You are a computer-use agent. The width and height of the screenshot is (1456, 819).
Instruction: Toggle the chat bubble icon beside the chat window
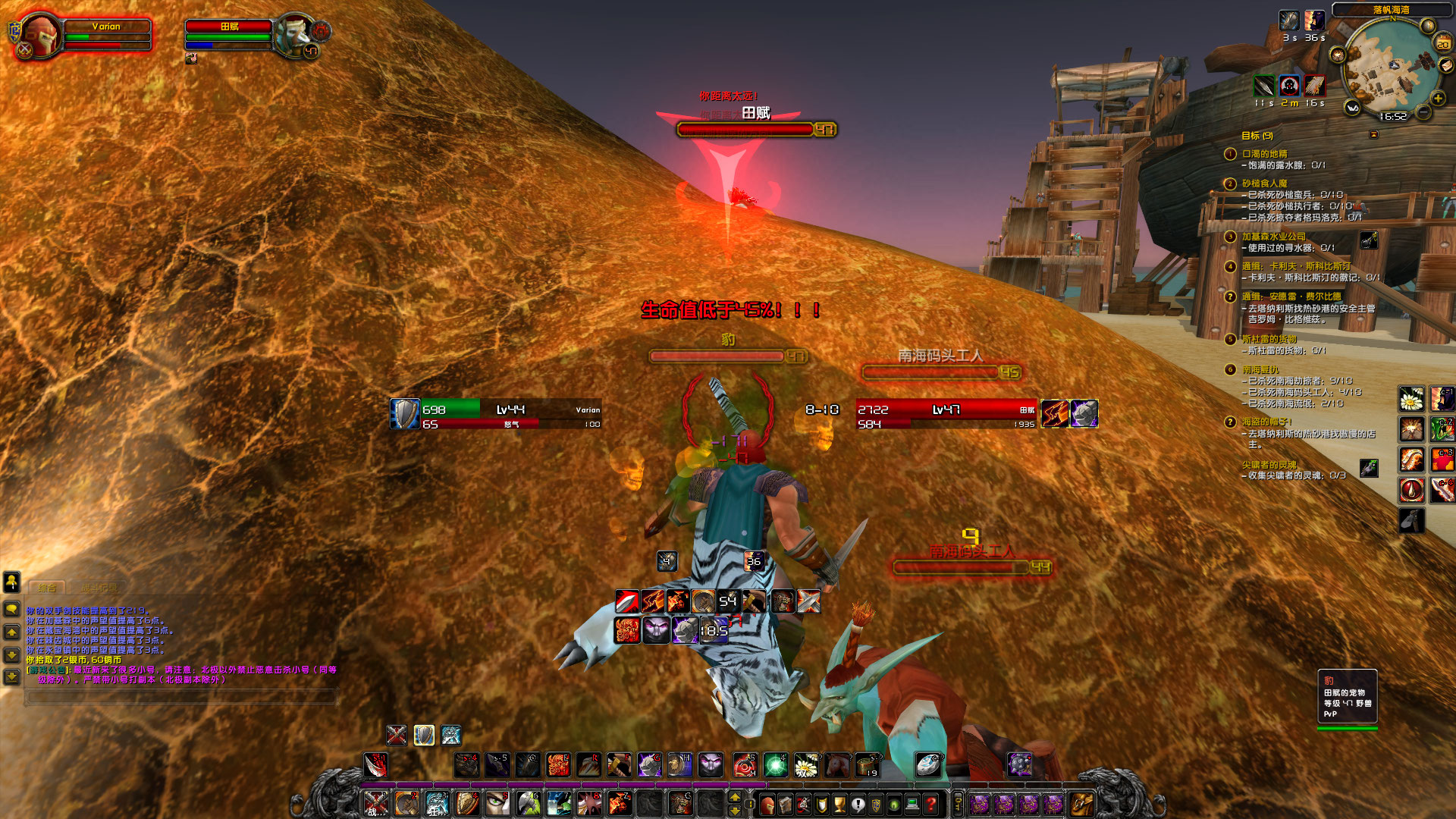coord(12,609)
